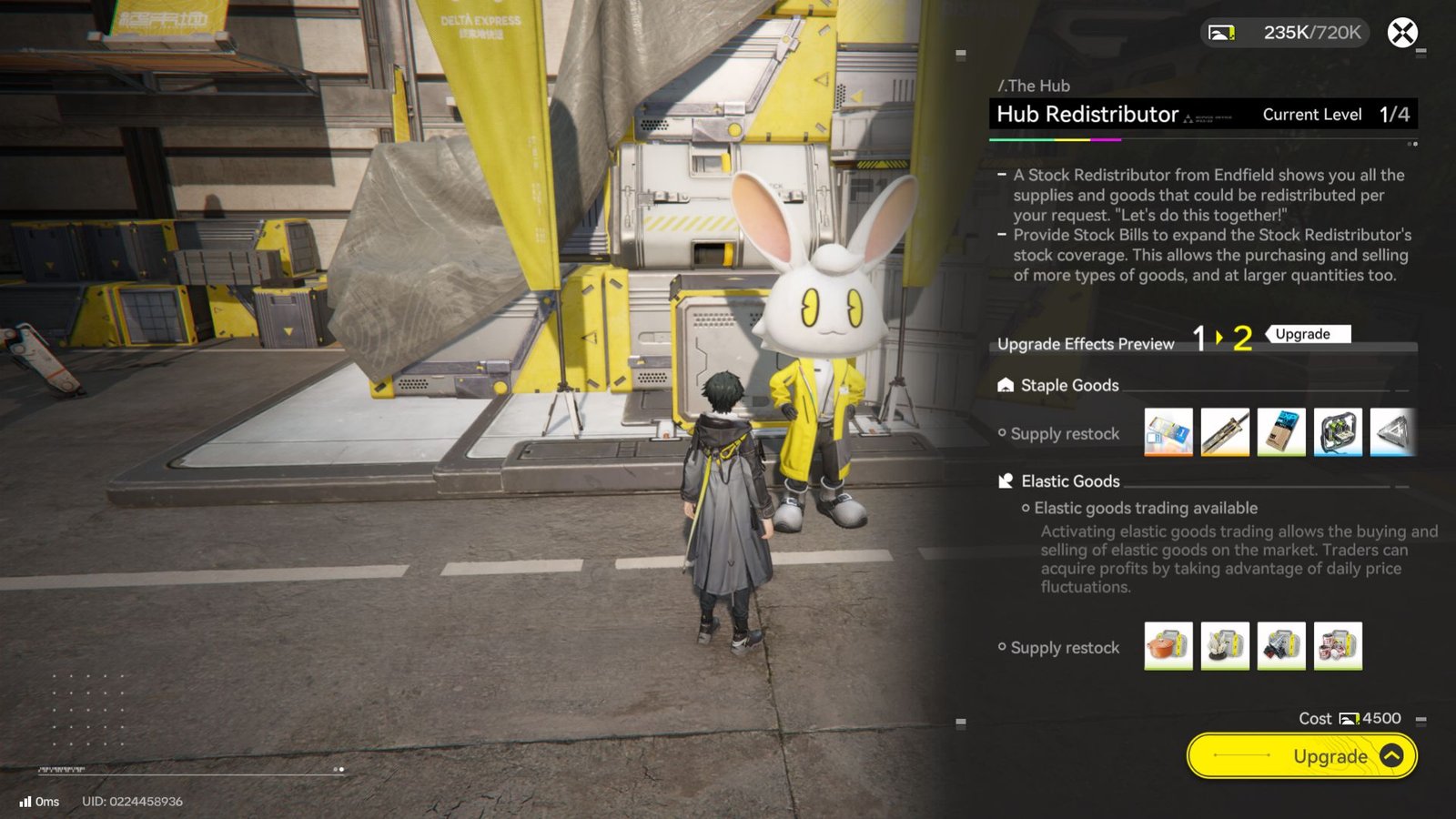The height and width of the screenshot is (819, 1456).
Task: Select the pink canned goods item
Action: click(1338, 646)
